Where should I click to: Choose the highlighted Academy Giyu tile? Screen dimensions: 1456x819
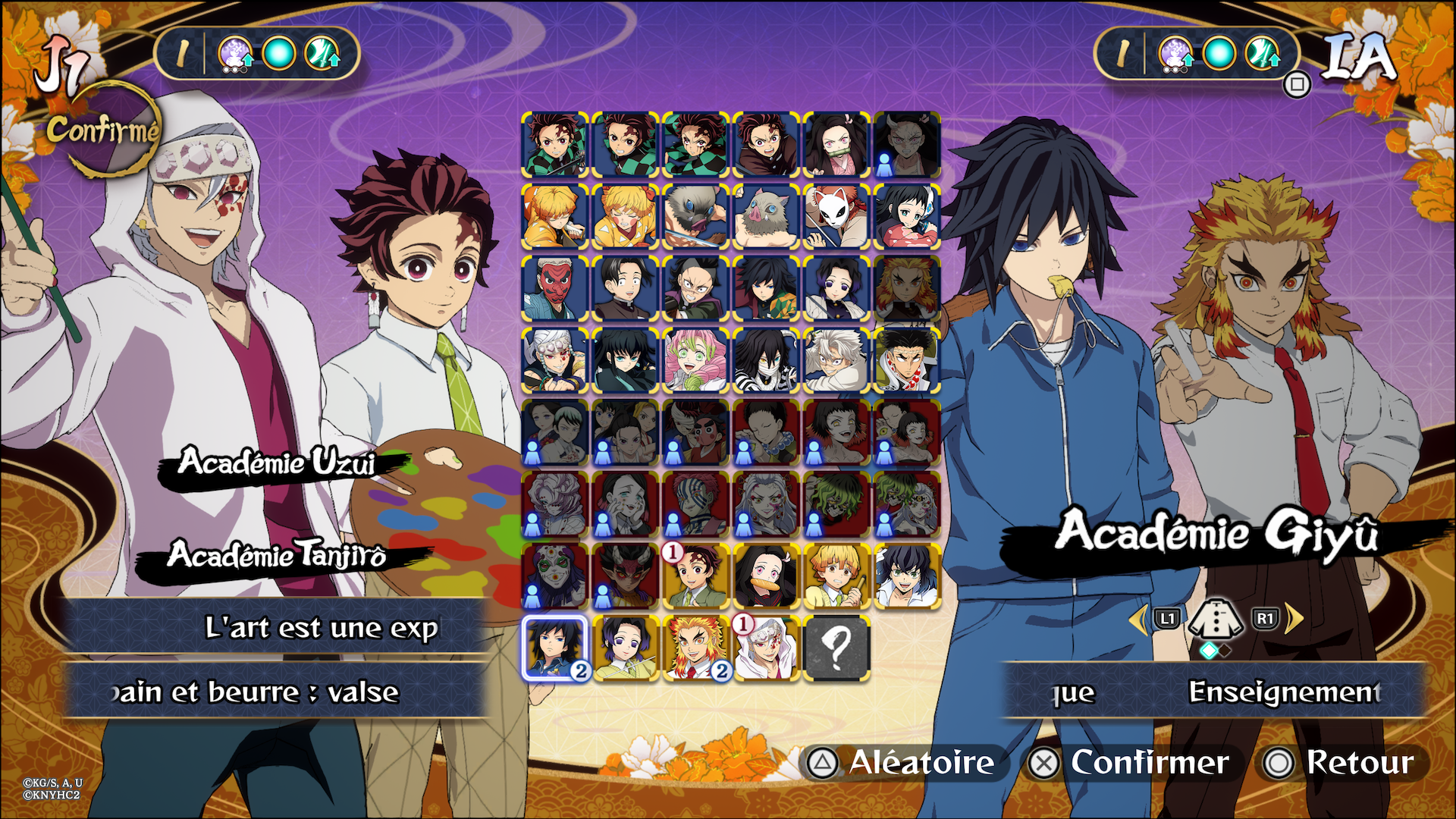tap(554, 648)
